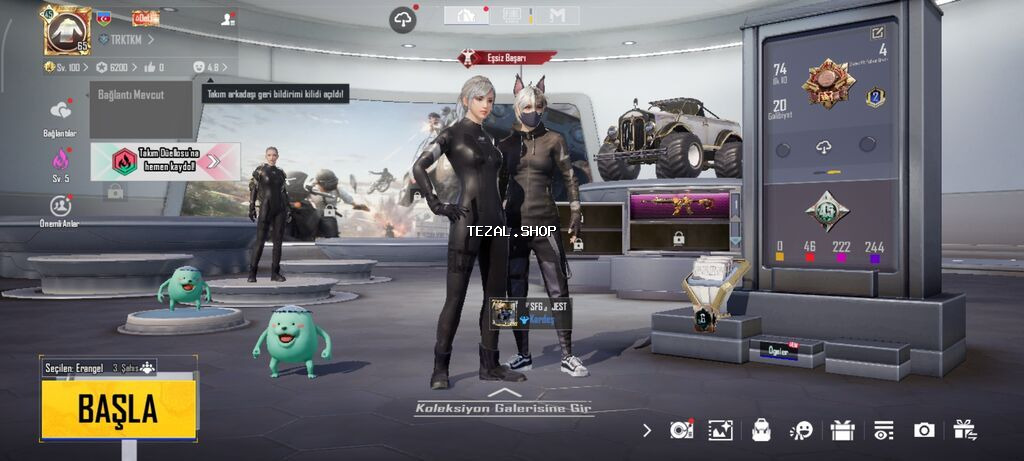Click the cloud download icon
Image resolution: width=1024 pixels, height=461 pixels.
(403, 19)
